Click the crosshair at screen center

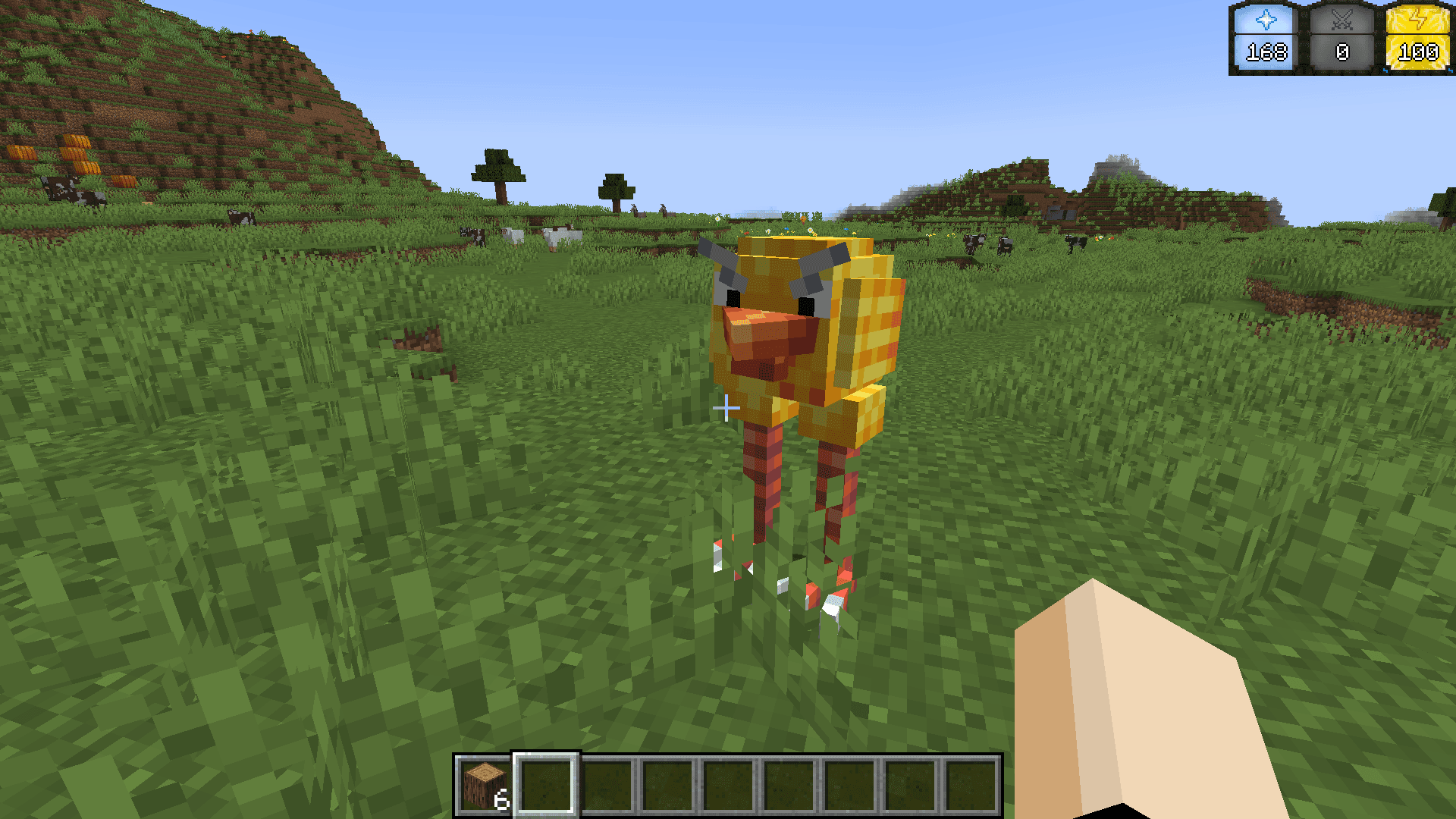tap(726, 409)
